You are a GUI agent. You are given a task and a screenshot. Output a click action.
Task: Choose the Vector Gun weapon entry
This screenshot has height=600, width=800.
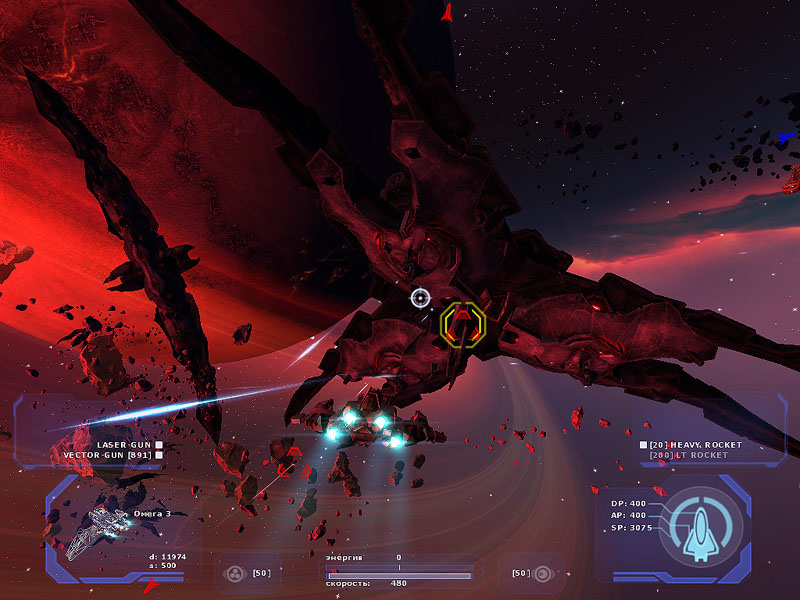pos(112,455)
